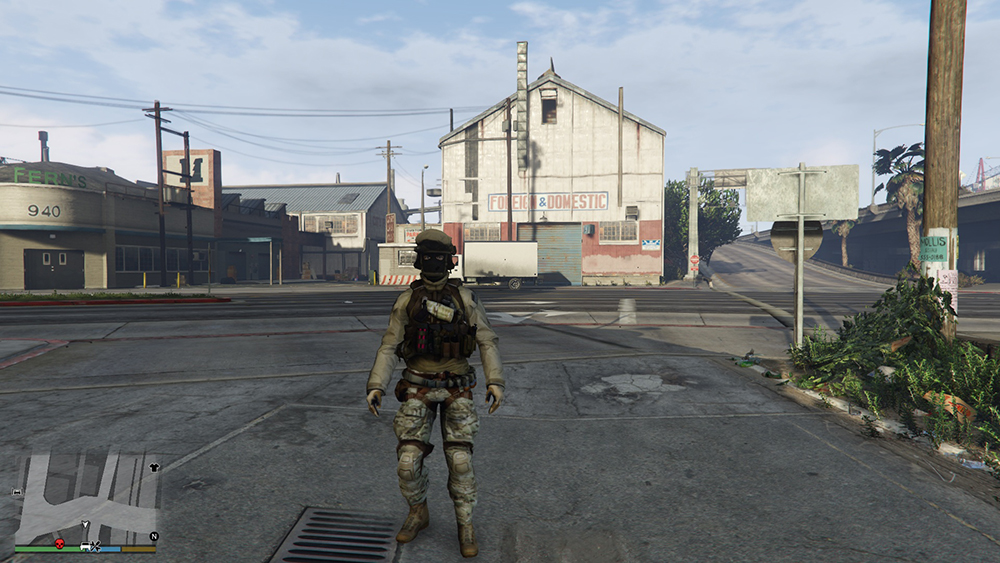Select the clothing store shirt blip
The image size is (1000, 563).
coord(154,467)
